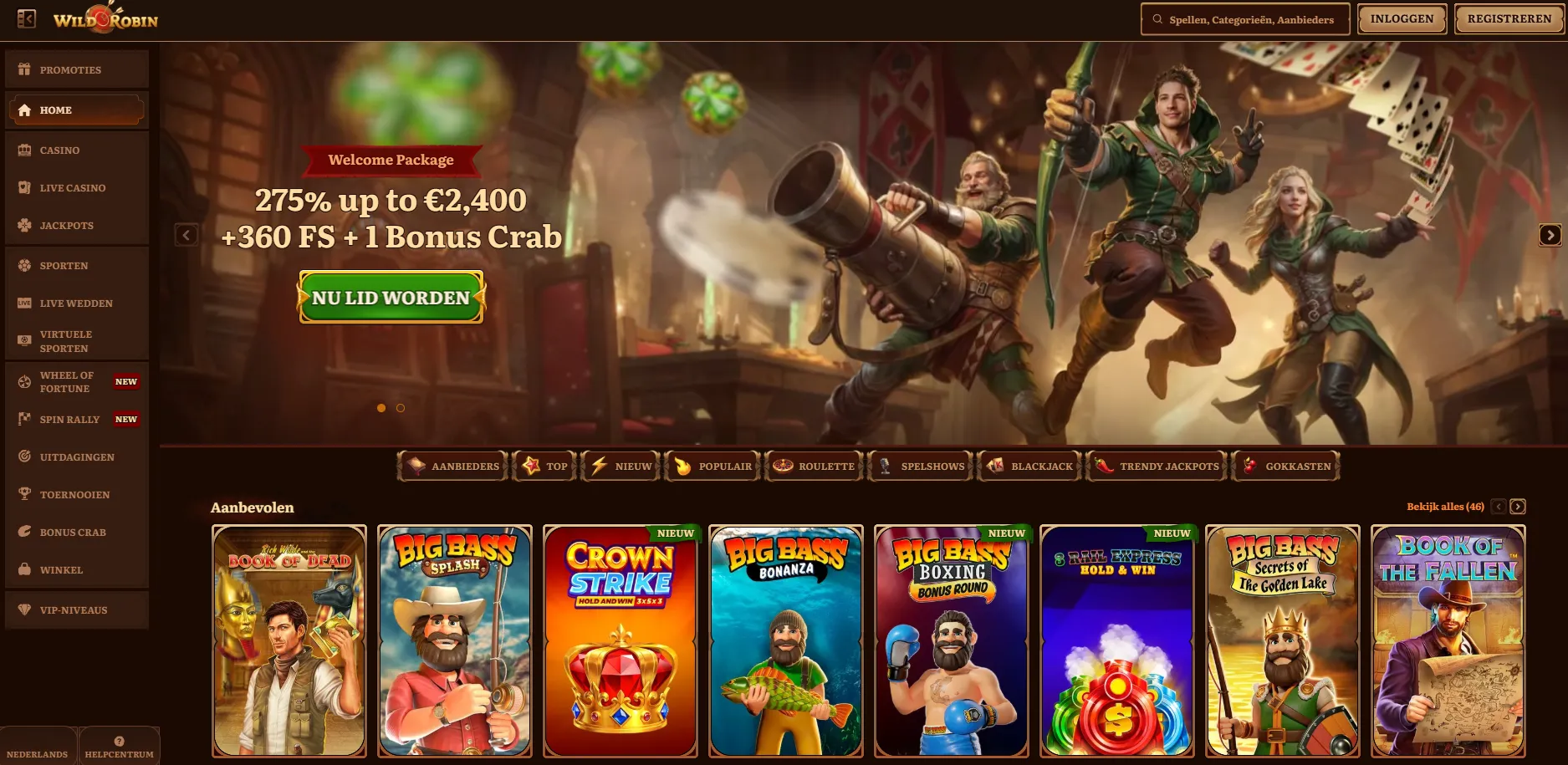The width and height of the screenshot is (1568, 765).
Task: Go back a banner using the left chevron
Action: point(186,235)
